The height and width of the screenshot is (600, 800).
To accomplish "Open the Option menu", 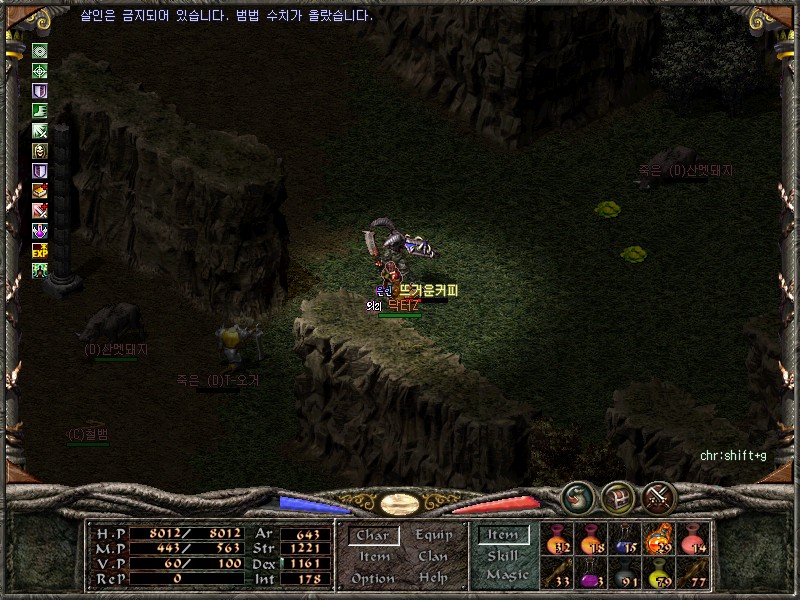I will point(372,578).
